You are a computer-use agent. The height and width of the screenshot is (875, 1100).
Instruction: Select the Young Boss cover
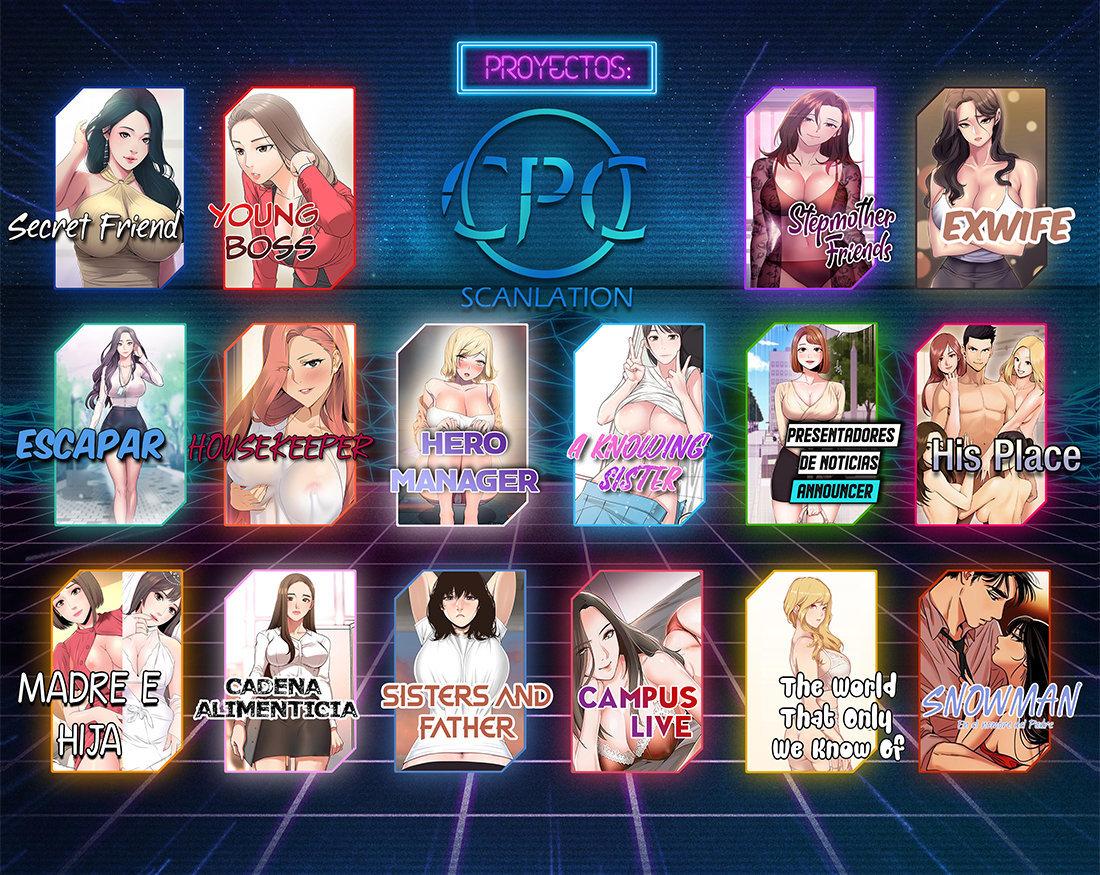click(x=289, y=187)
